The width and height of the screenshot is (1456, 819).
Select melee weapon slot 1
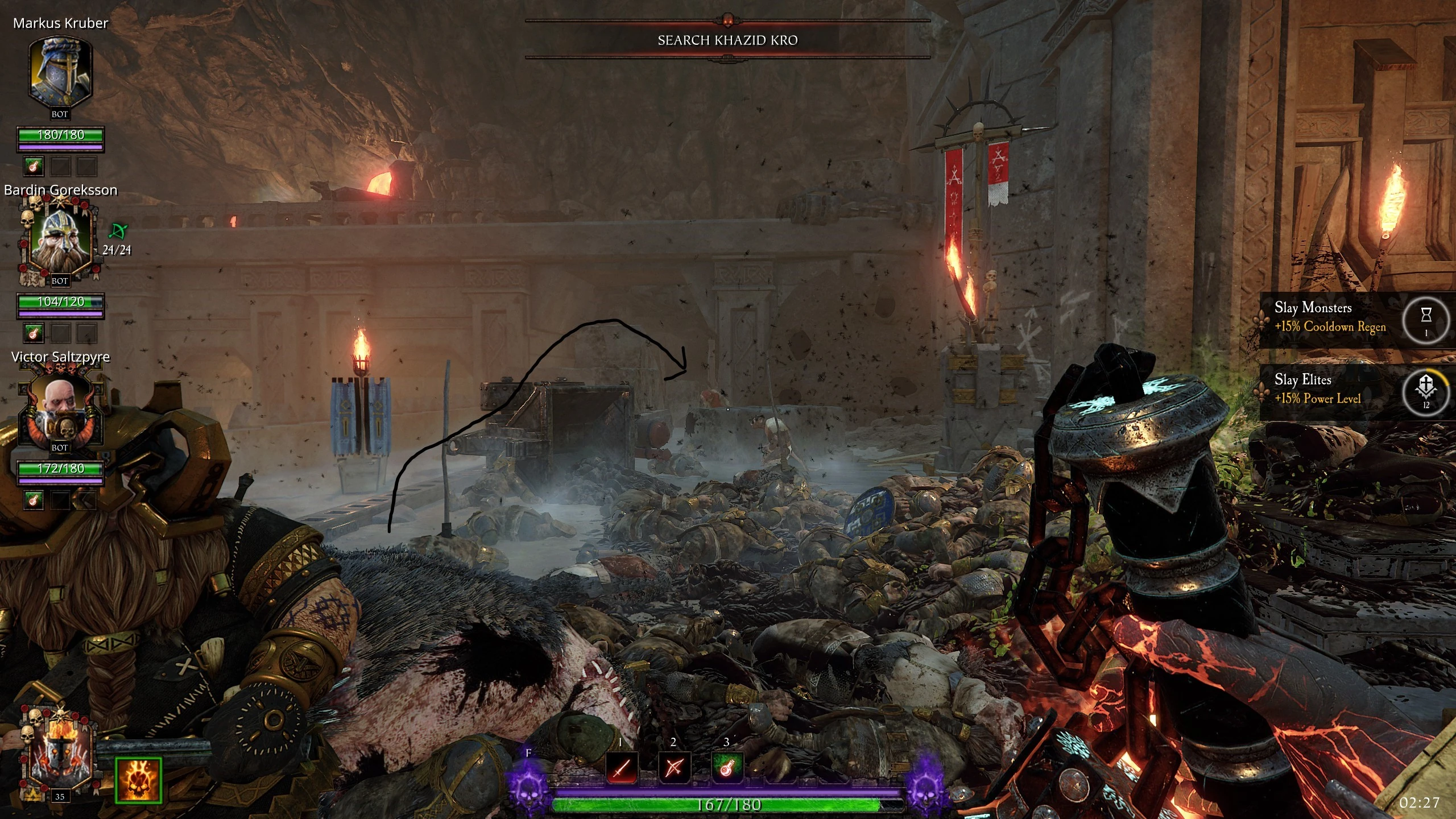click(x=622, y=768)
